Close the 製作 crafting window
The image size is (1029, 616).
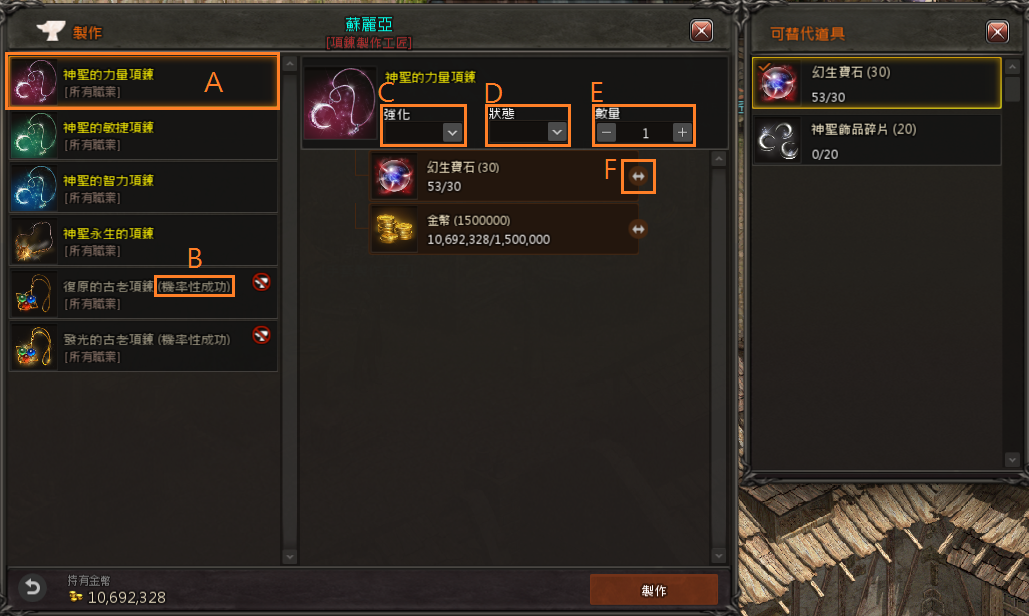(x=702, y=31)
